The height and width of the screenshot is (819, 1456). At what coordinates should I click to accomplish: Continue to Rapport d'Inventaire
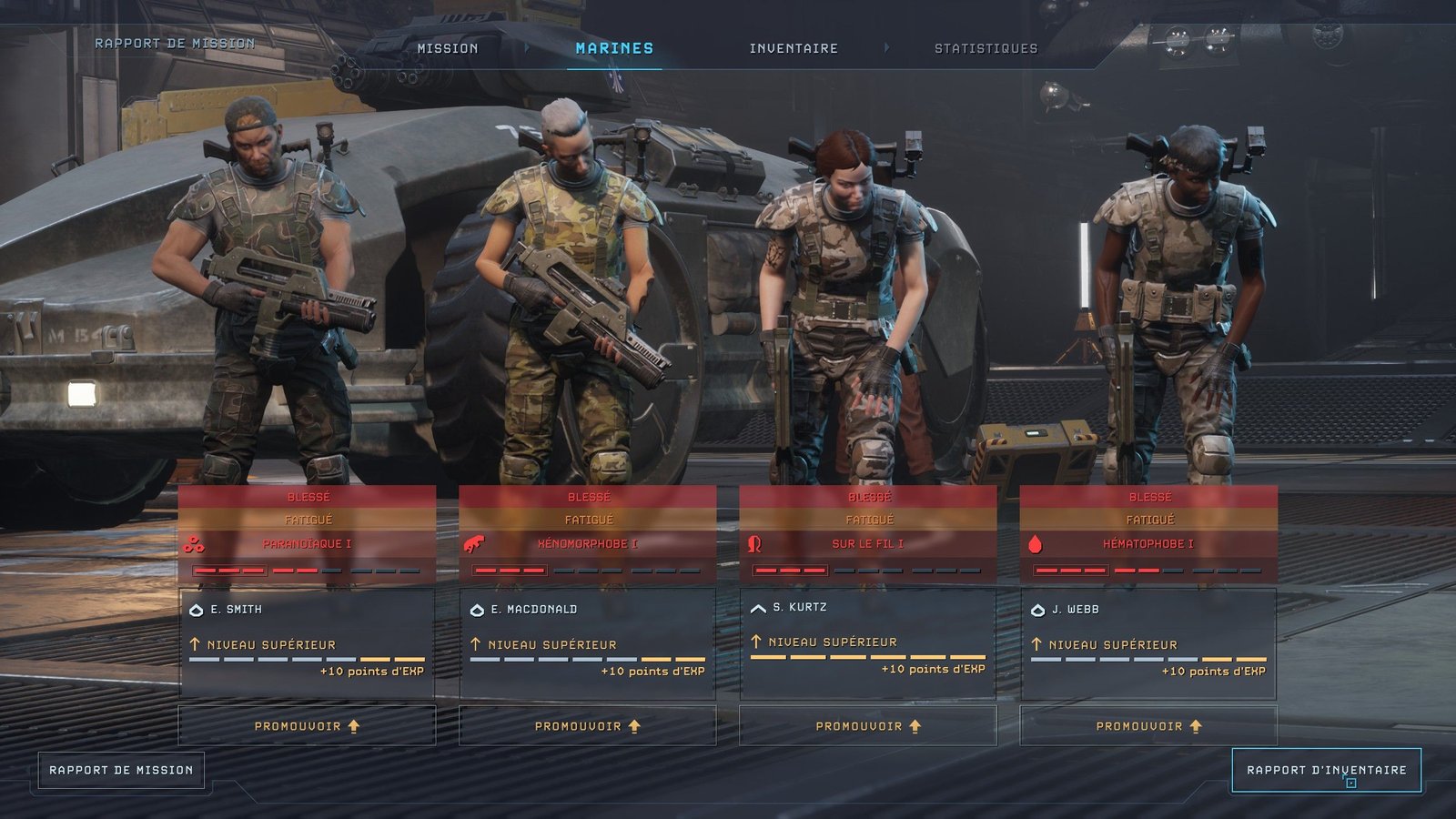1326,770
